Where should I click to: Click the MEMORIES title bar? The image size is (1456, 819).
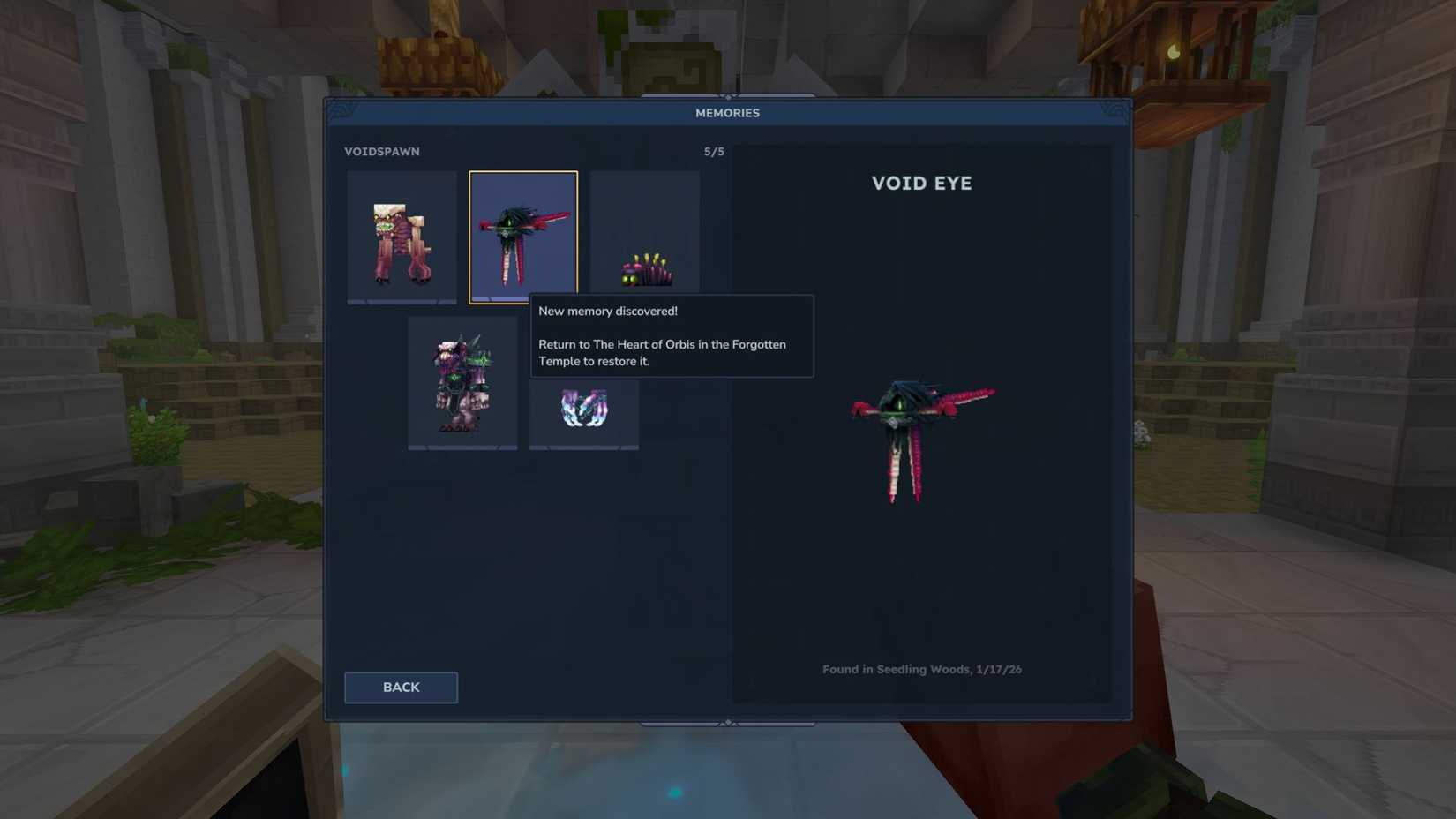[x=726, y=112]
